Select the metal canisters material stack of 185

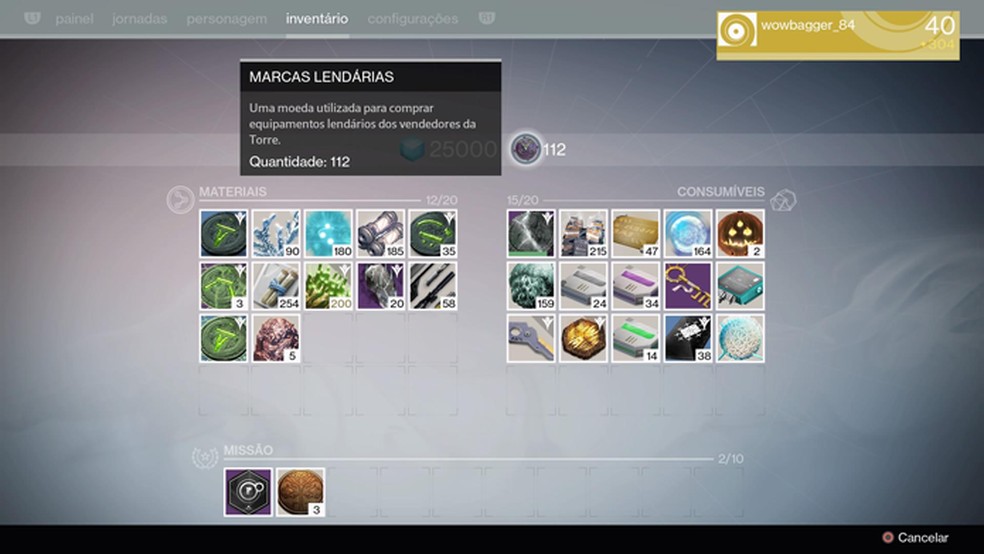click(x=380, y=234)
